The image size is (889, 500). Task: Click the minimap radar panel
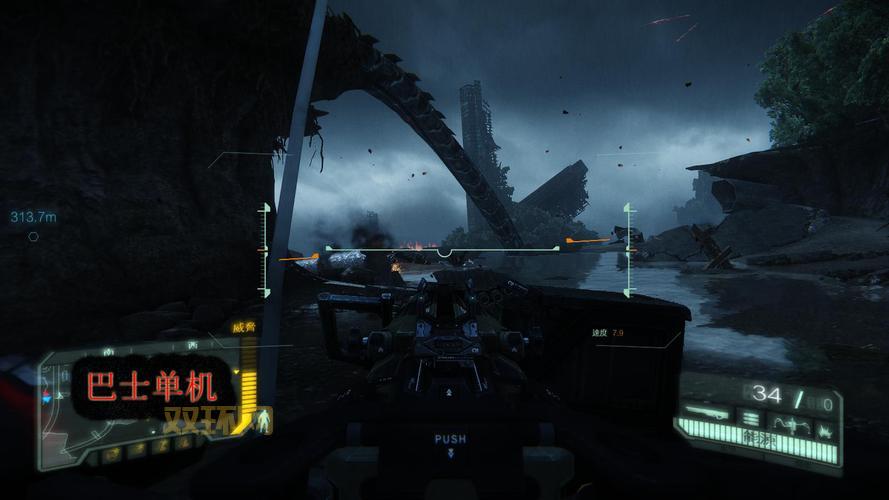pyautogui.click(x=140, y=400)
